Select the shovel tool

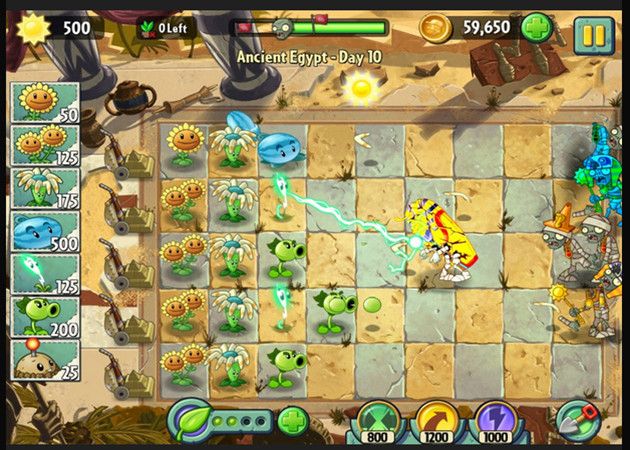(x=577, y=421)
